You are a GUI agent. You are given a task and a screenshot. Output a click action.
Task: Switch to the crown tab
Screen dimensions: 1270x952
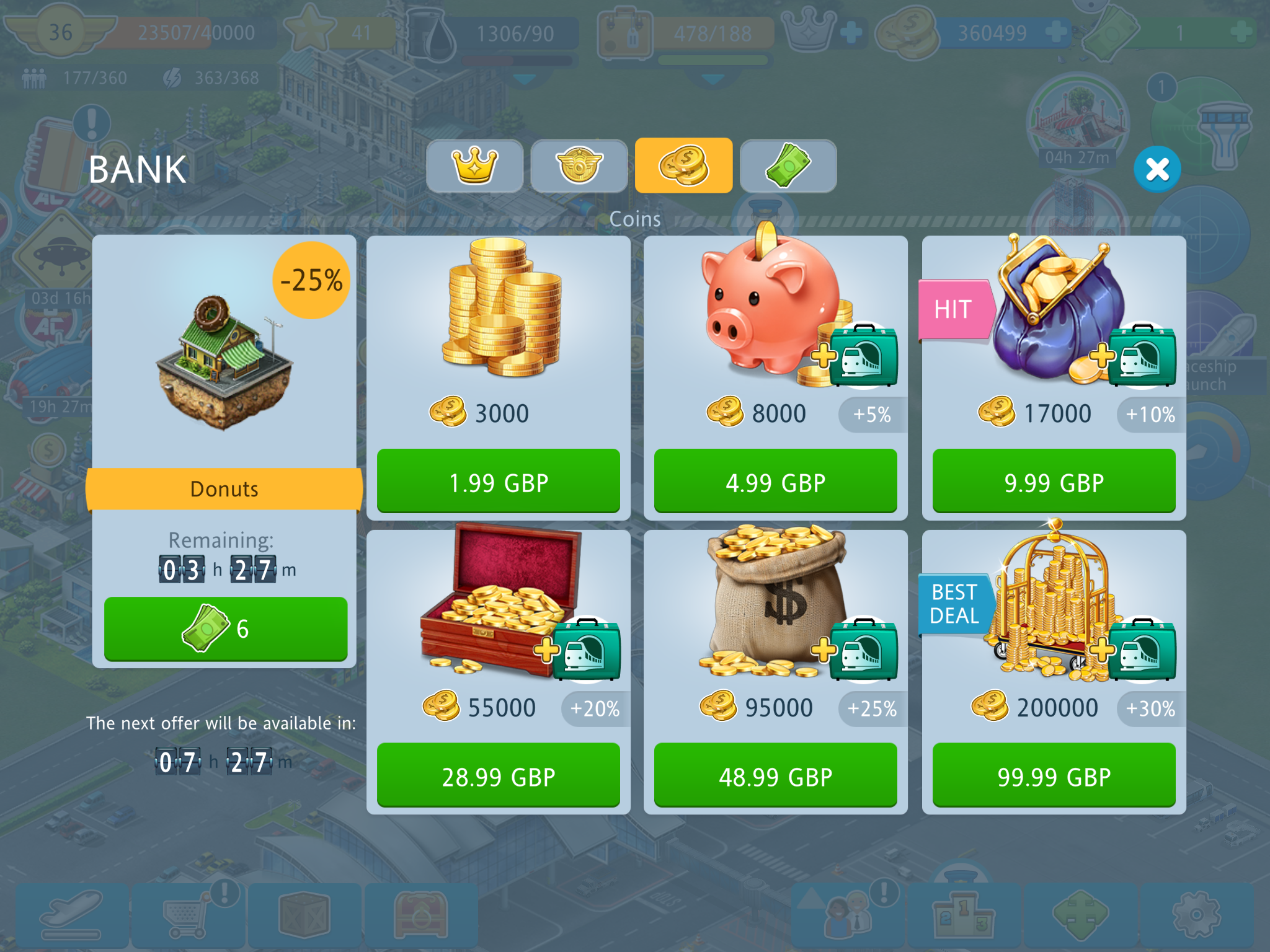(475, 166)
